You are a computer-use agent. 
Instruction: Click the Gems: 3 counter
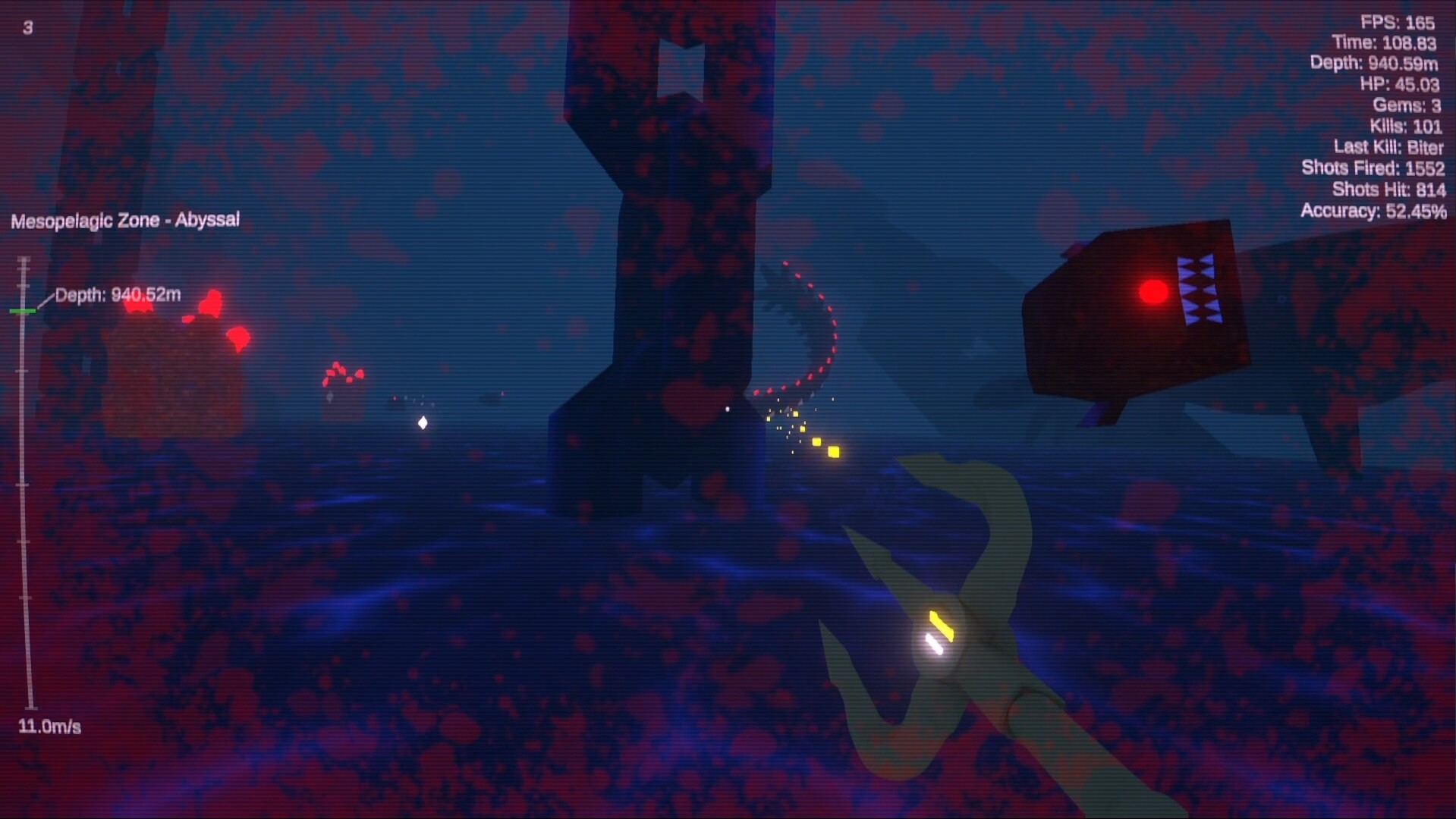click(1408, 106)
